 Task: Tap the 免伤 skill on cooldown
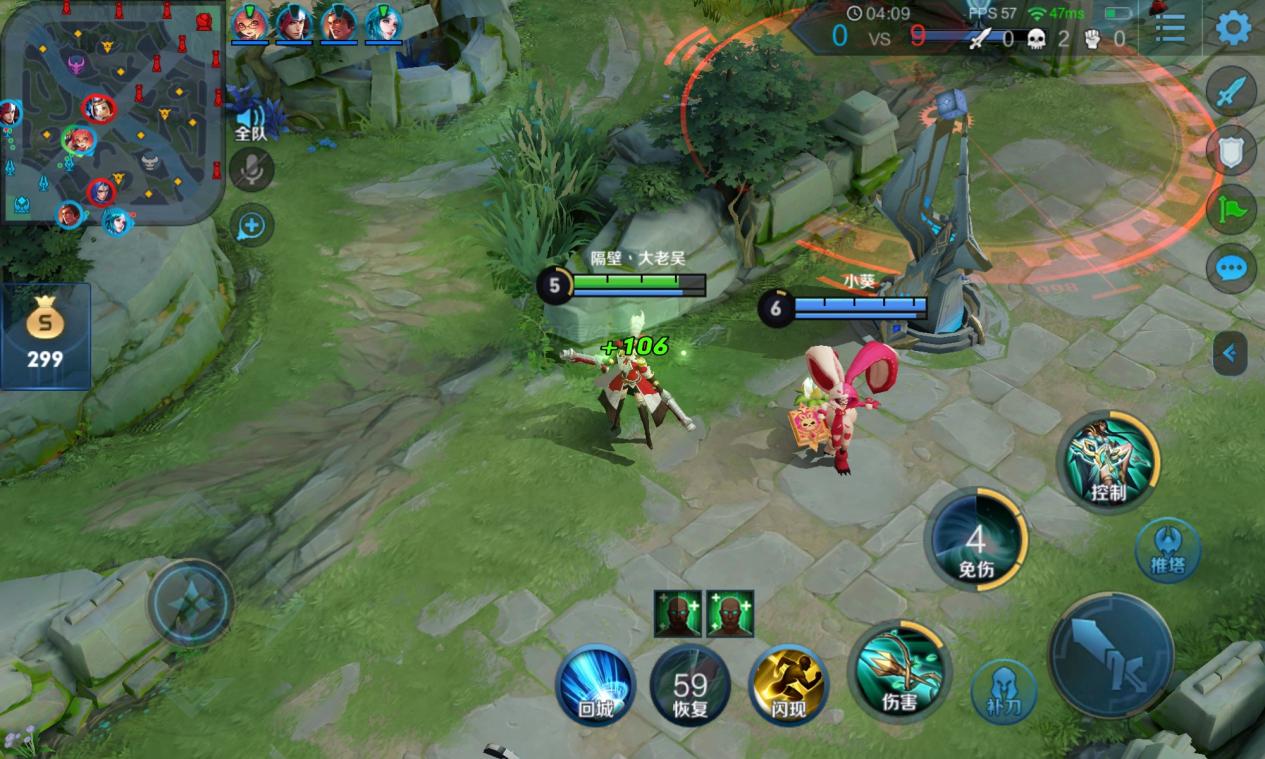click(975, 541)
